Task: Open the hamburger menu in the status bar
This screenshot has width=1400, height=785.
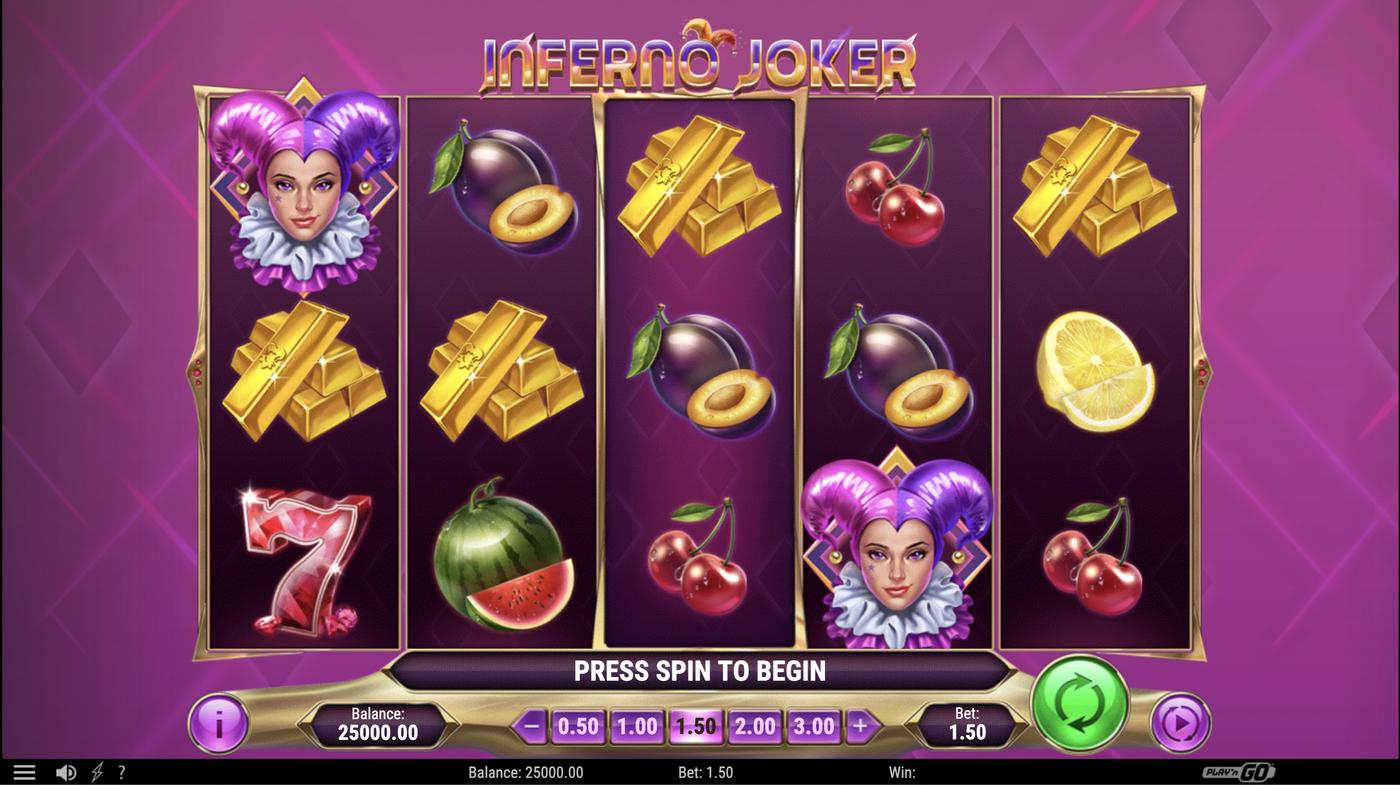Action: (24, 771)
